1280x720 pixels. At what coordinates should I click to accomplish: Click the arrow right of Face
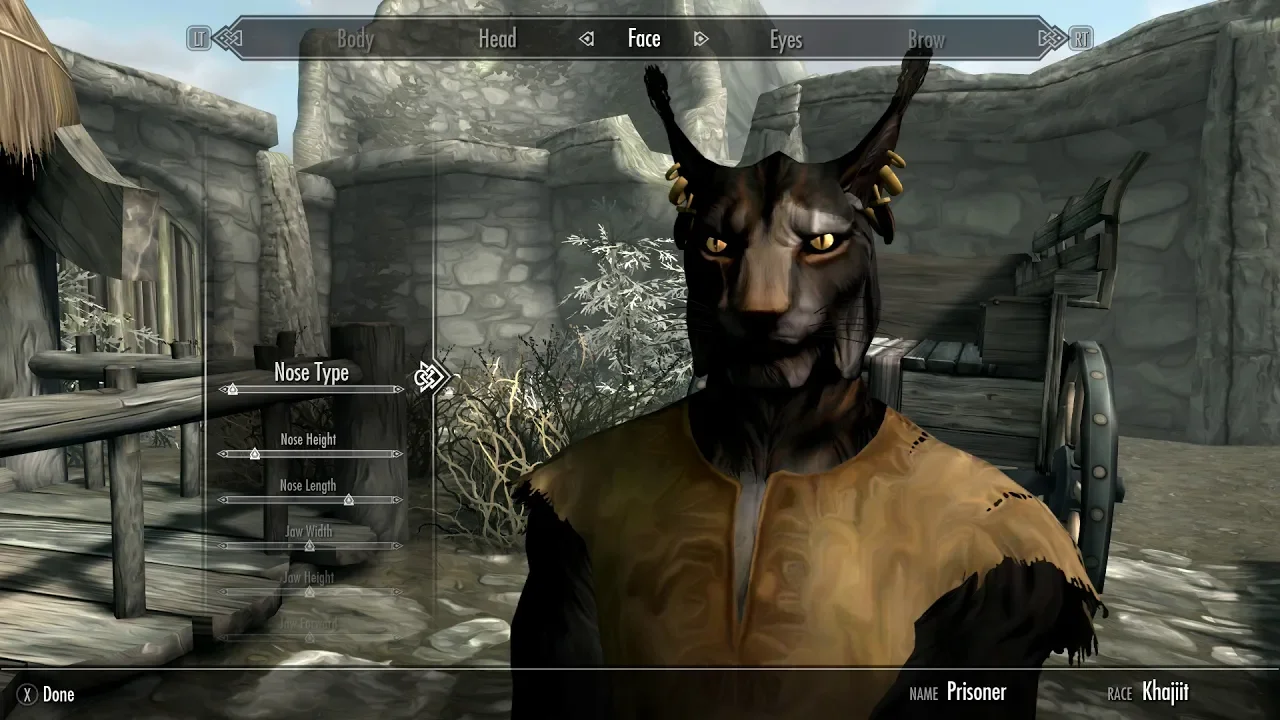tap(701, 39)
